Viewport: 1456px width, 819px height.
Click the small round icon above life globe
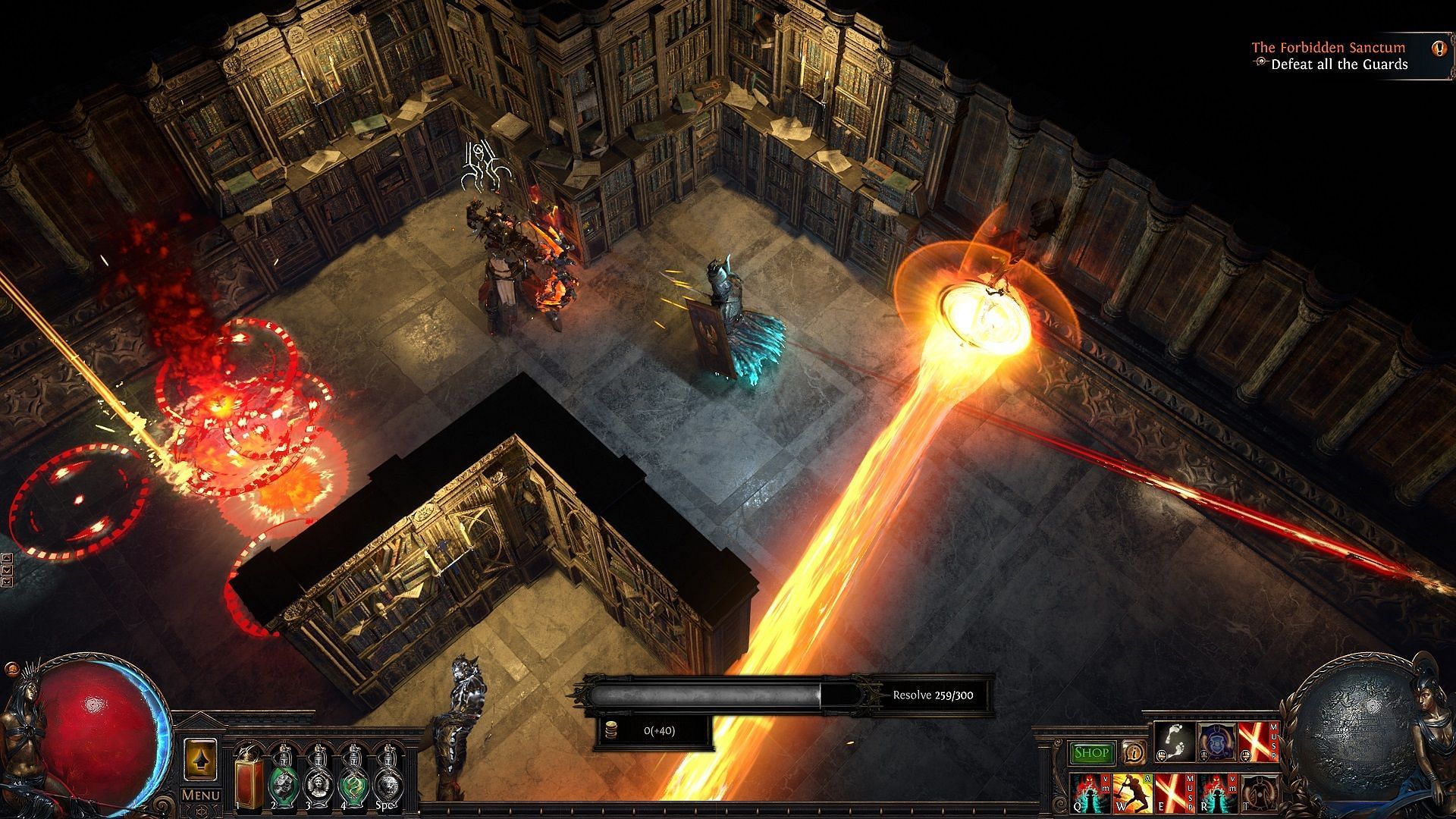(x=11, y=670)
